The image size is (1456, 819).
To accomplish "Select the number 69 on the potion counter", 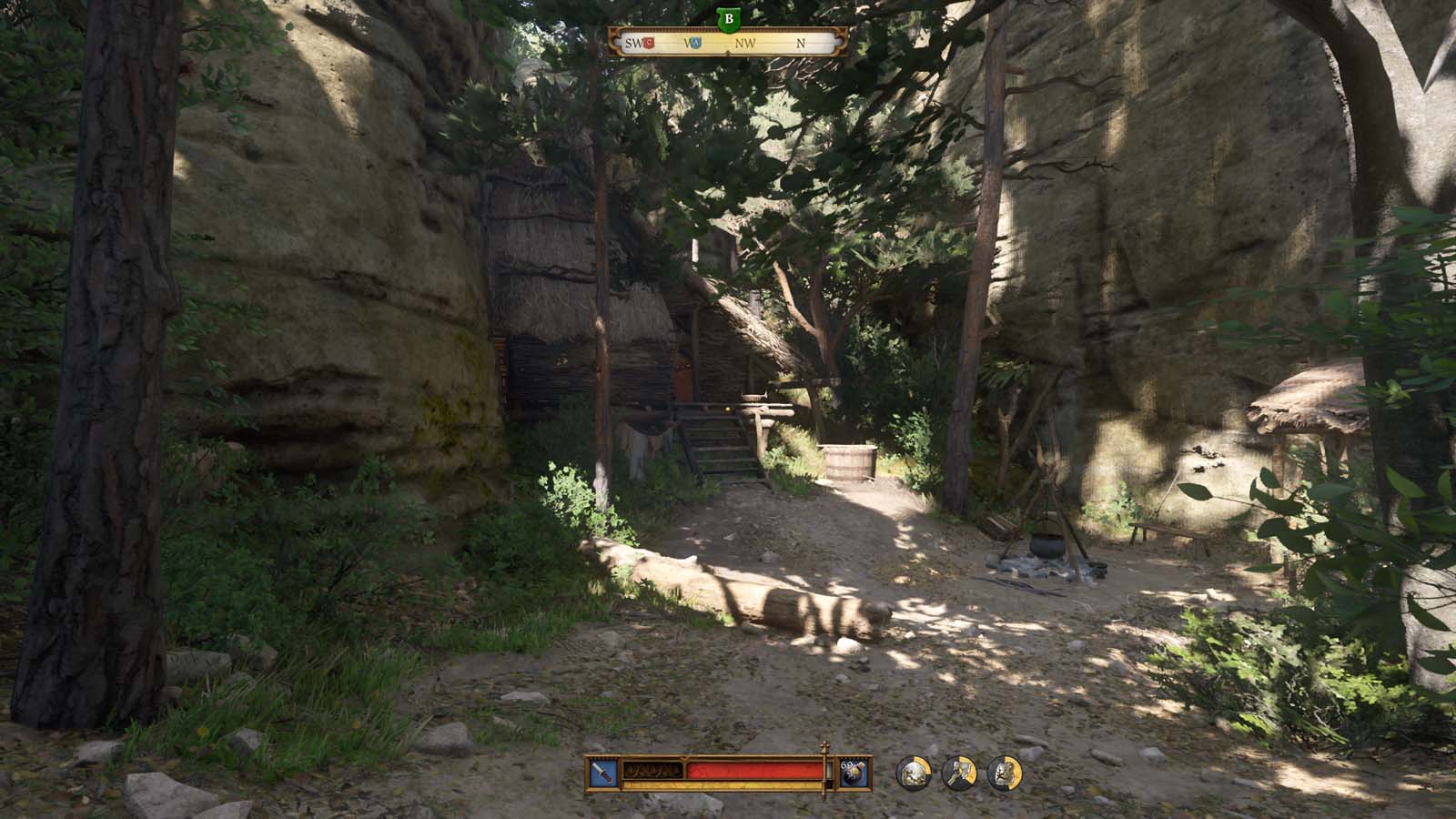I will 845,765.
